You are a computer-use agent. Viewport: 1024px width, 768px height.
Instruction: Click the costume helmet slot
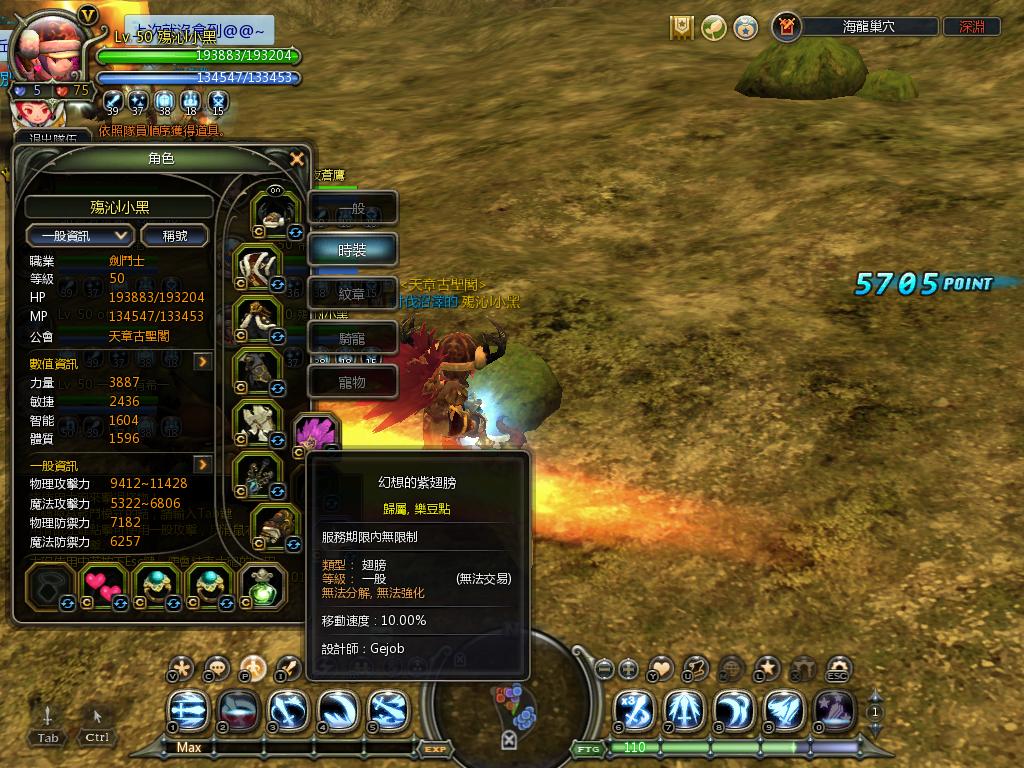tap(274, 212)
